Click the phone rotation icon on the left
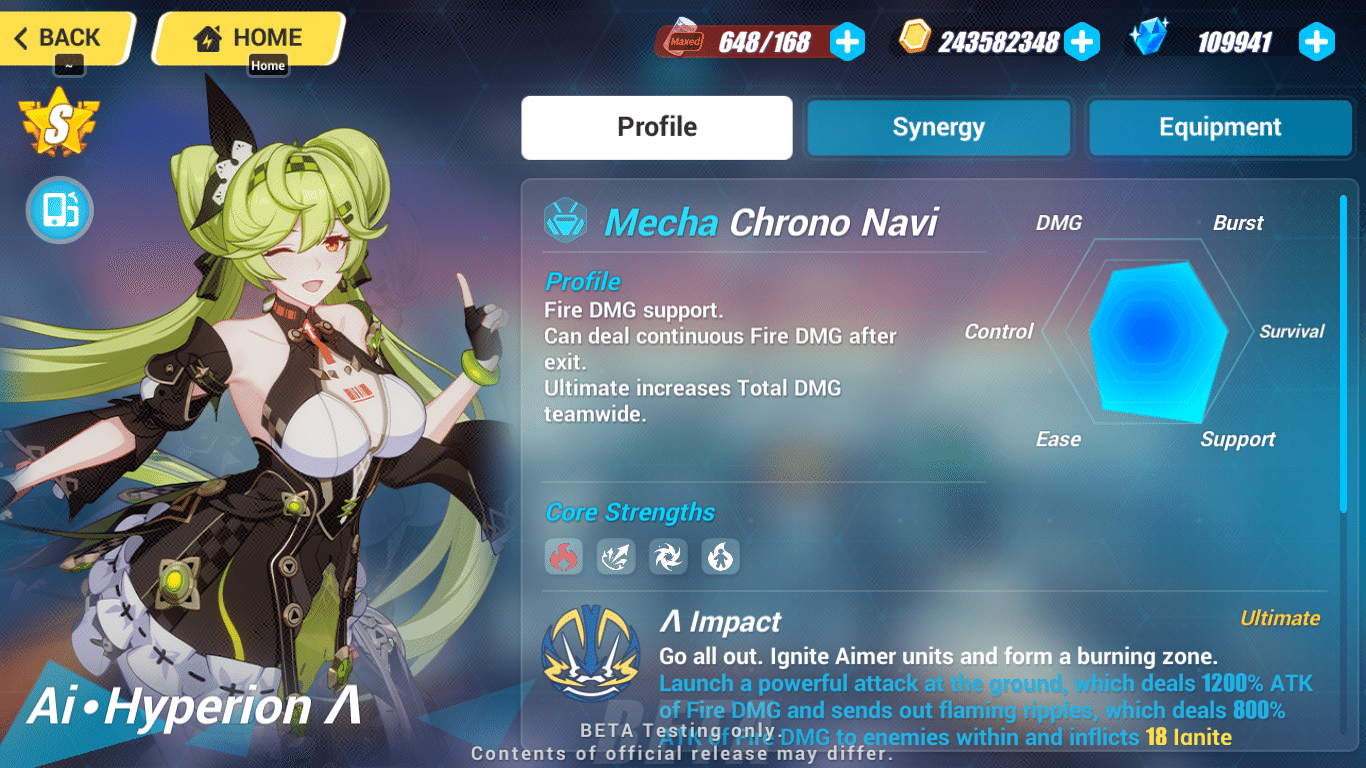Screen dimensions: 1366x768 [59, 211]
